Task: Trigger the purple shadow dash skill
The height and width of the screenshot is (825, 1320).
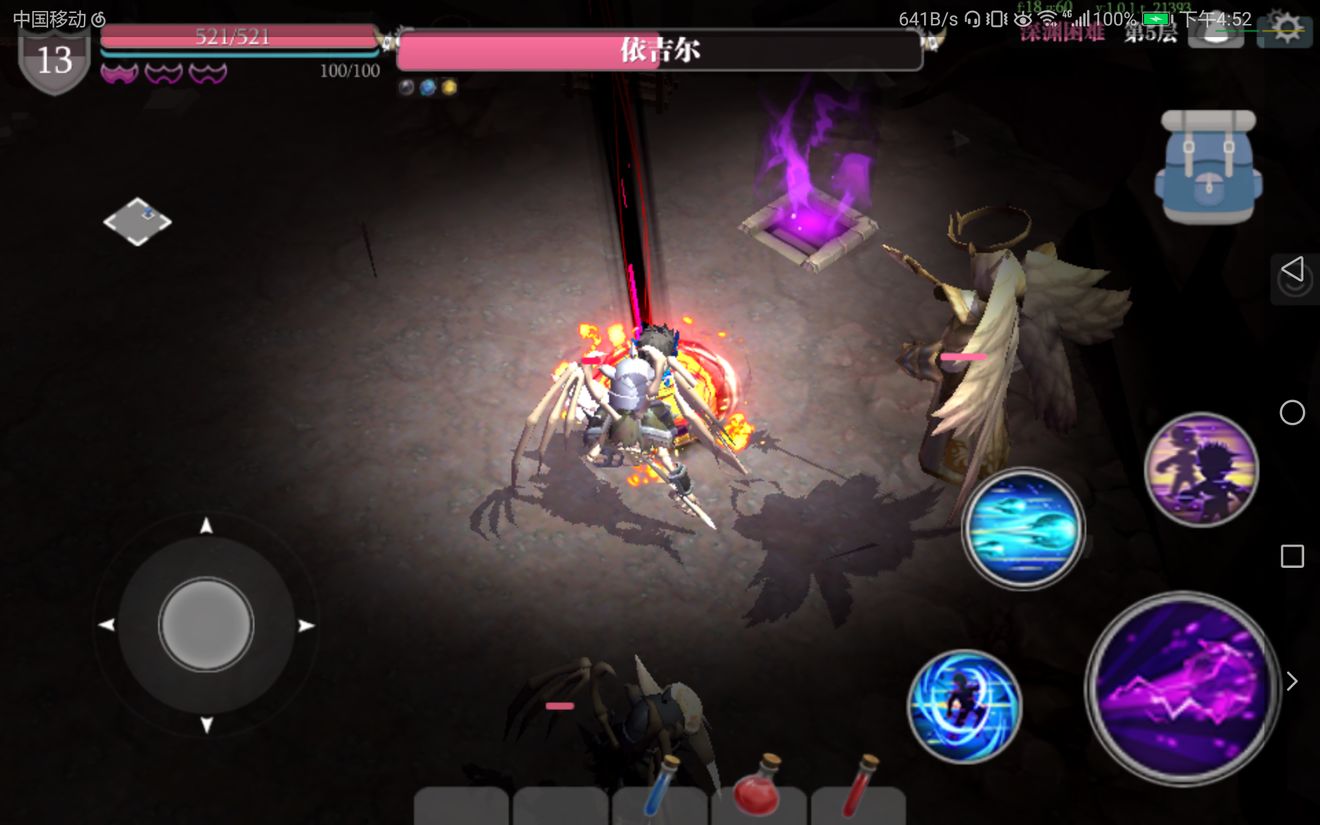Action: tap(1201, 469)
